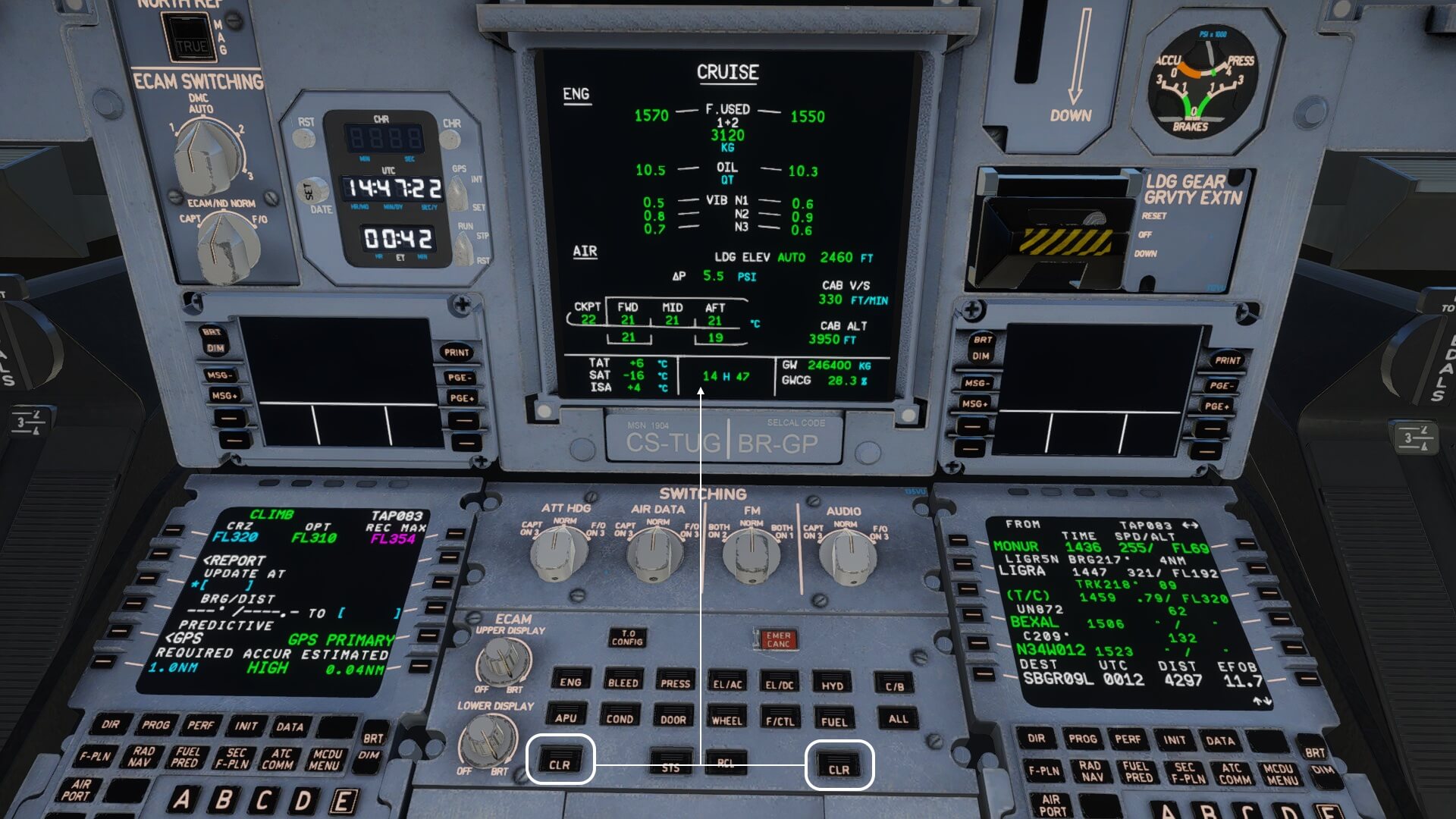Choose the EL/AC page button
The width and height of the screenshot is (1456, 819).
click(727, 683)
